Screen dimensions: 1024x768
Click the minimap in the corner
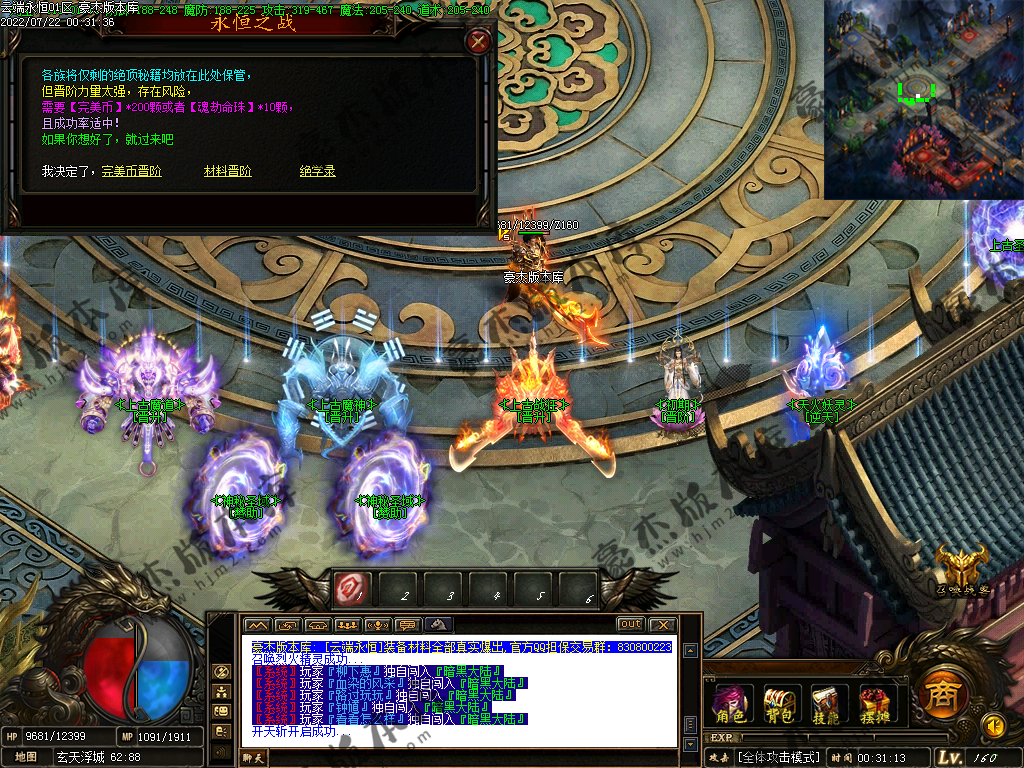(922, 97)
